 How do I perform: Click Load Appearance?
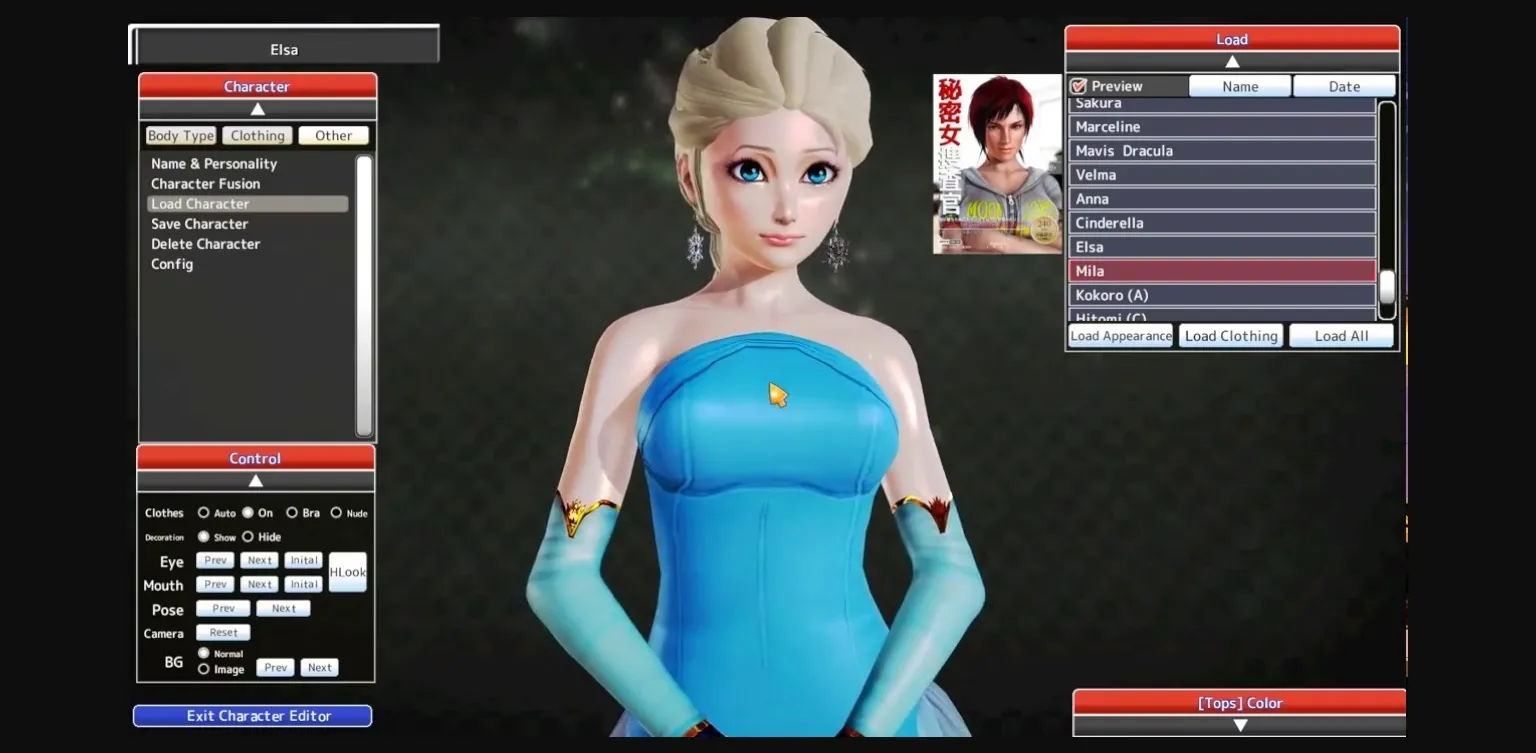coord(1120,335)
